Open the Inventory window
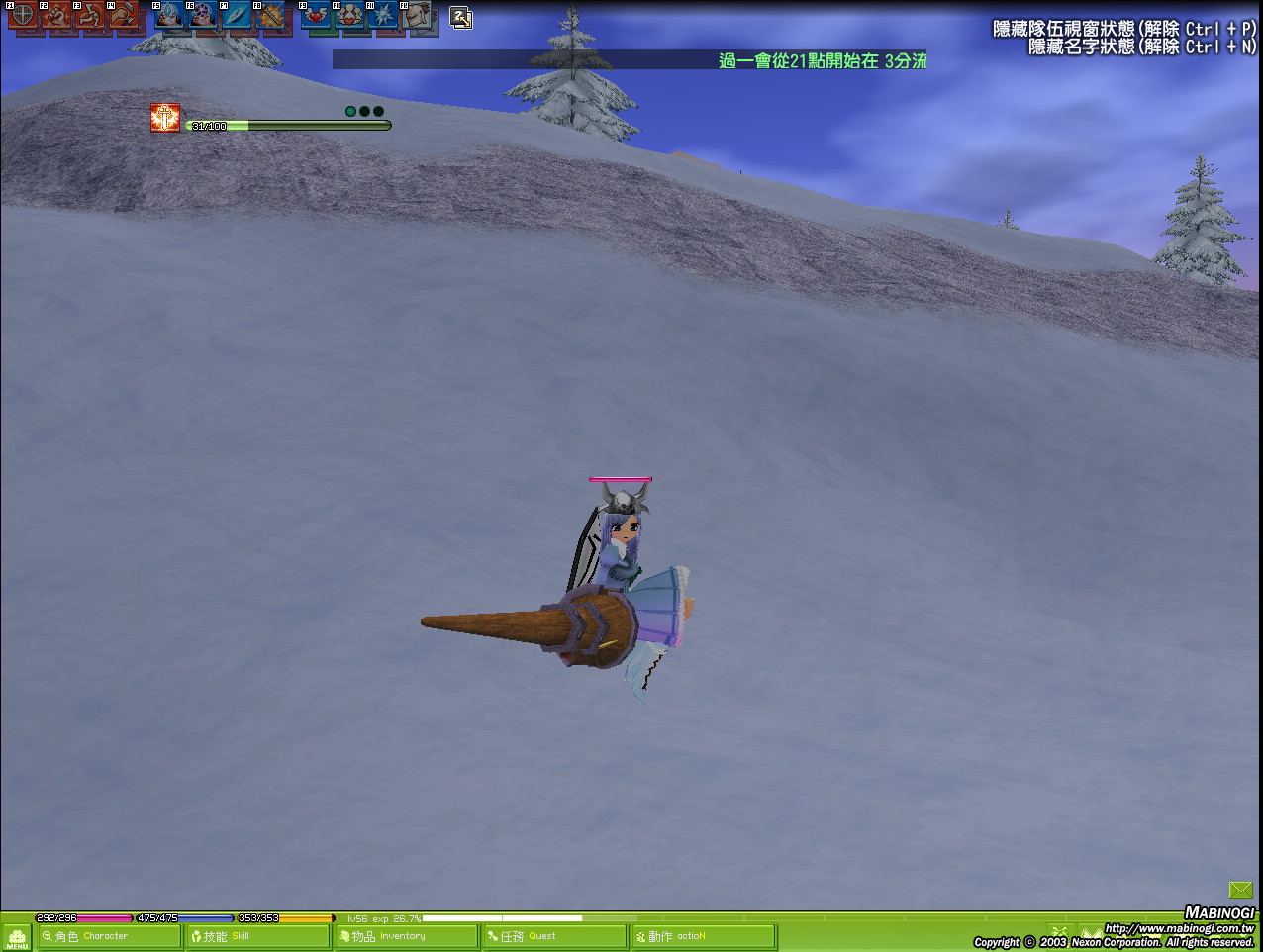Image resolution: width=1263 pixels, height=952 pixels. [x=406, y=936]
